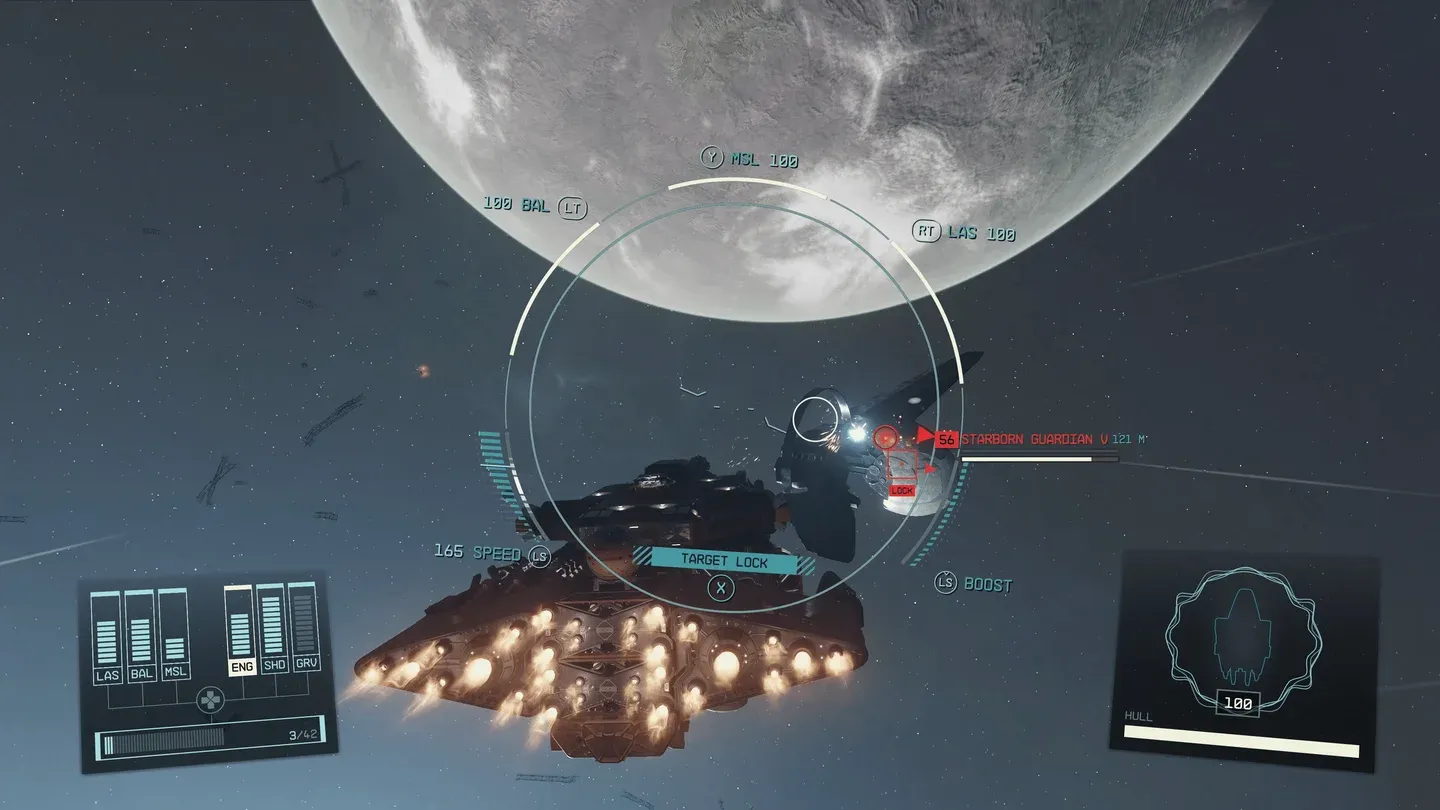Choose the highlighted ENG power system
Image resolution: width=1440 pixels, height=810 pixels.
point(241,667)
